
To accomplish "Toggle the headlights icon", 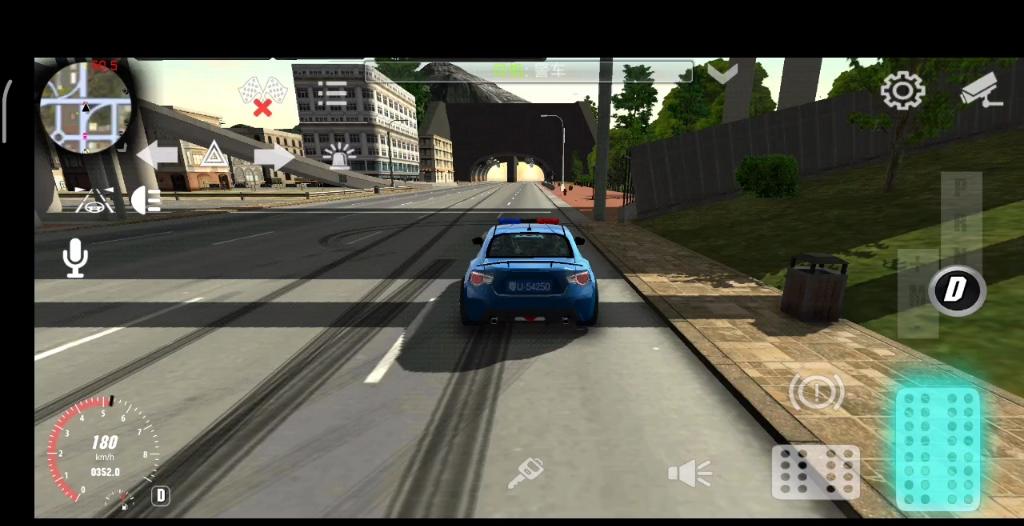I will point(146,200).
